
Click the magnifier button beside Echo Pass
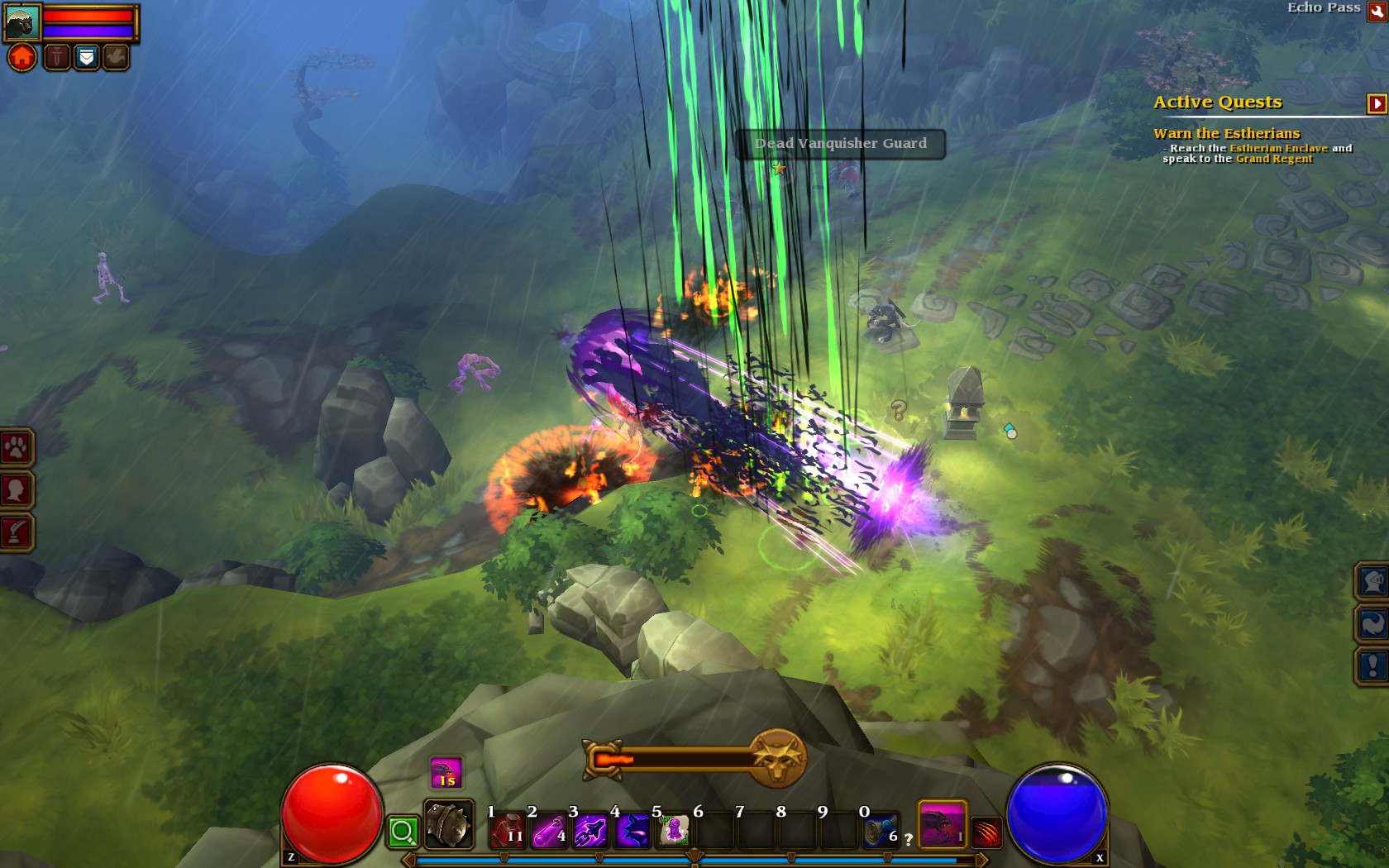click(x=1377, y=11)
